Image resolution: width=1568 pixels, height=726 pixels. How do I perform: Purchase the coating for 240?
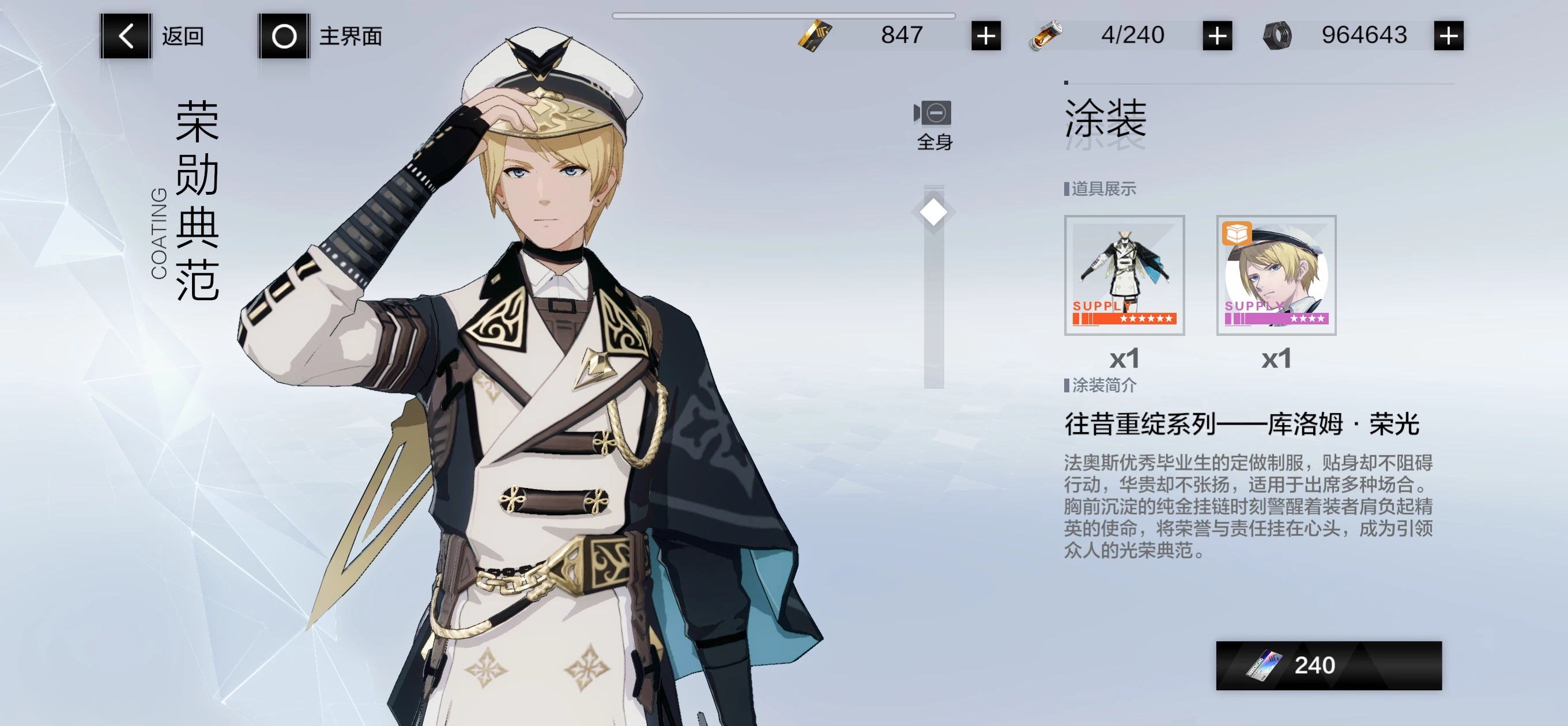click(1328, 665)
